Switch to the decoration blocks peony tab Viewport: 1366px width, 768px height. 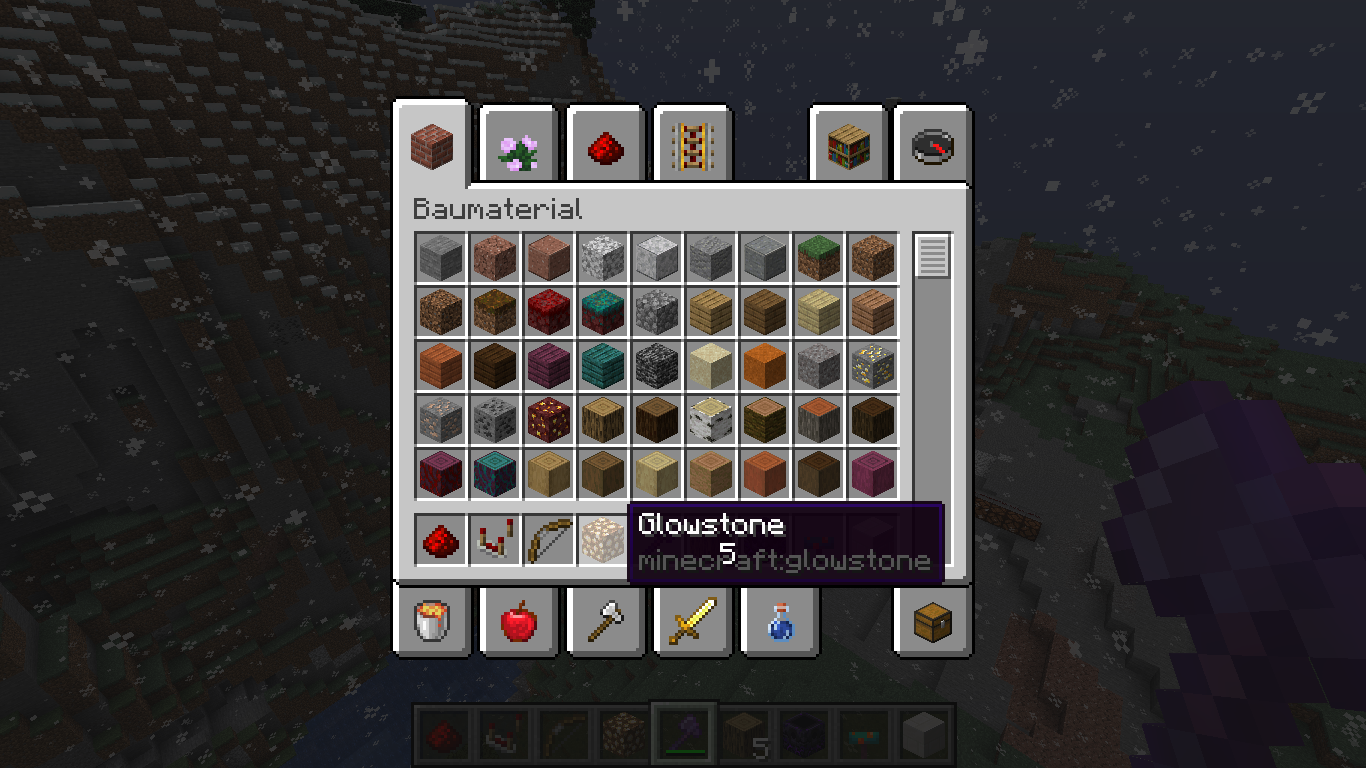tap(519, 147)
